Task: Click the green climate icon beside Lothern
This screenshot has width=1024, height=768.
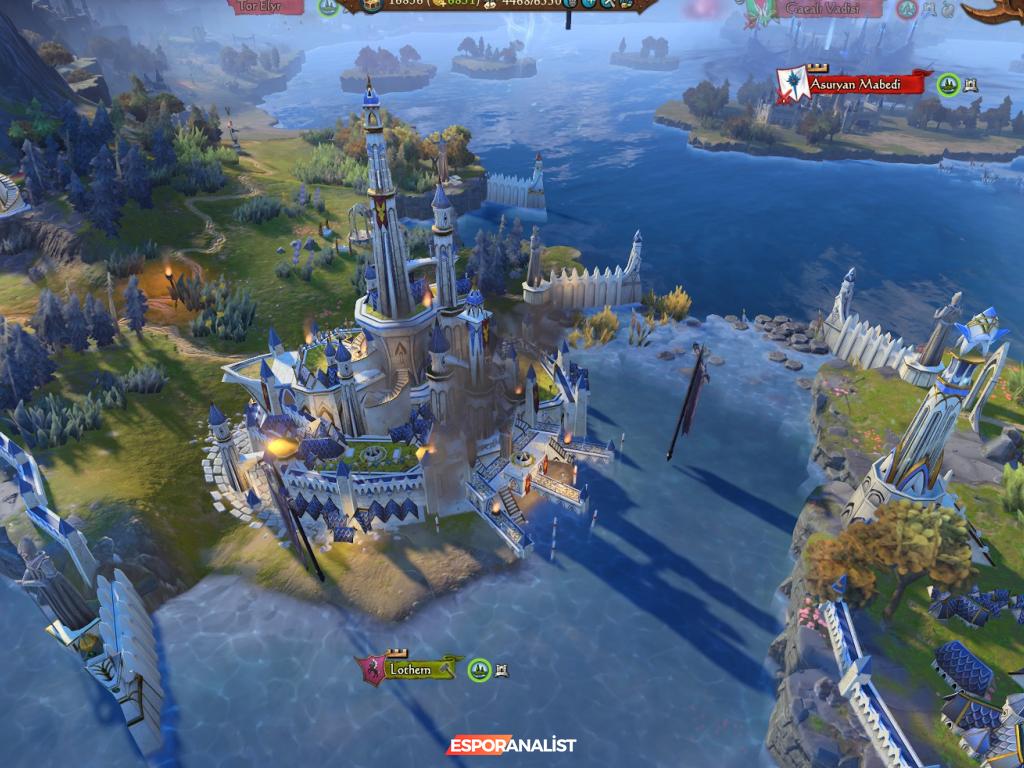Action: (x=480, y=669)
